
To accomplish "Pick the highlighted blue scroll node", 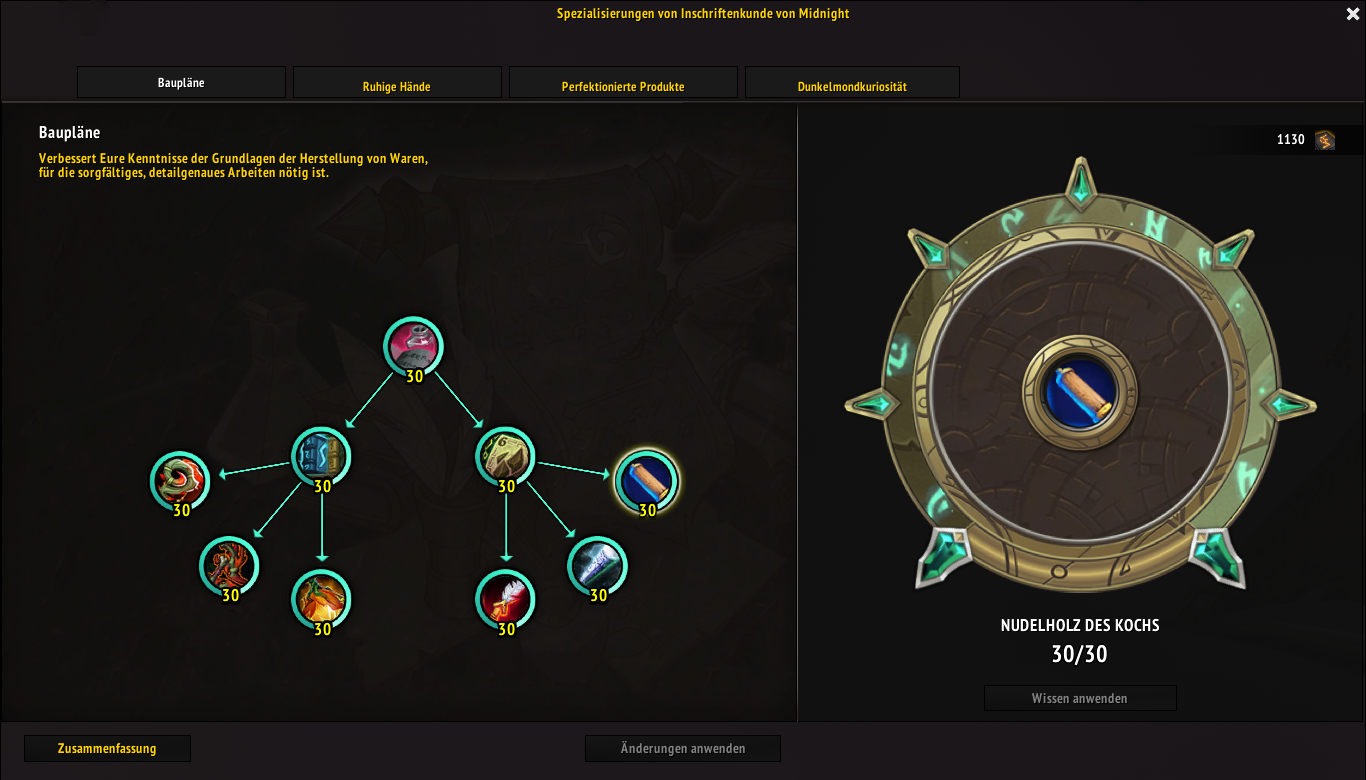I will coord(646,480).
